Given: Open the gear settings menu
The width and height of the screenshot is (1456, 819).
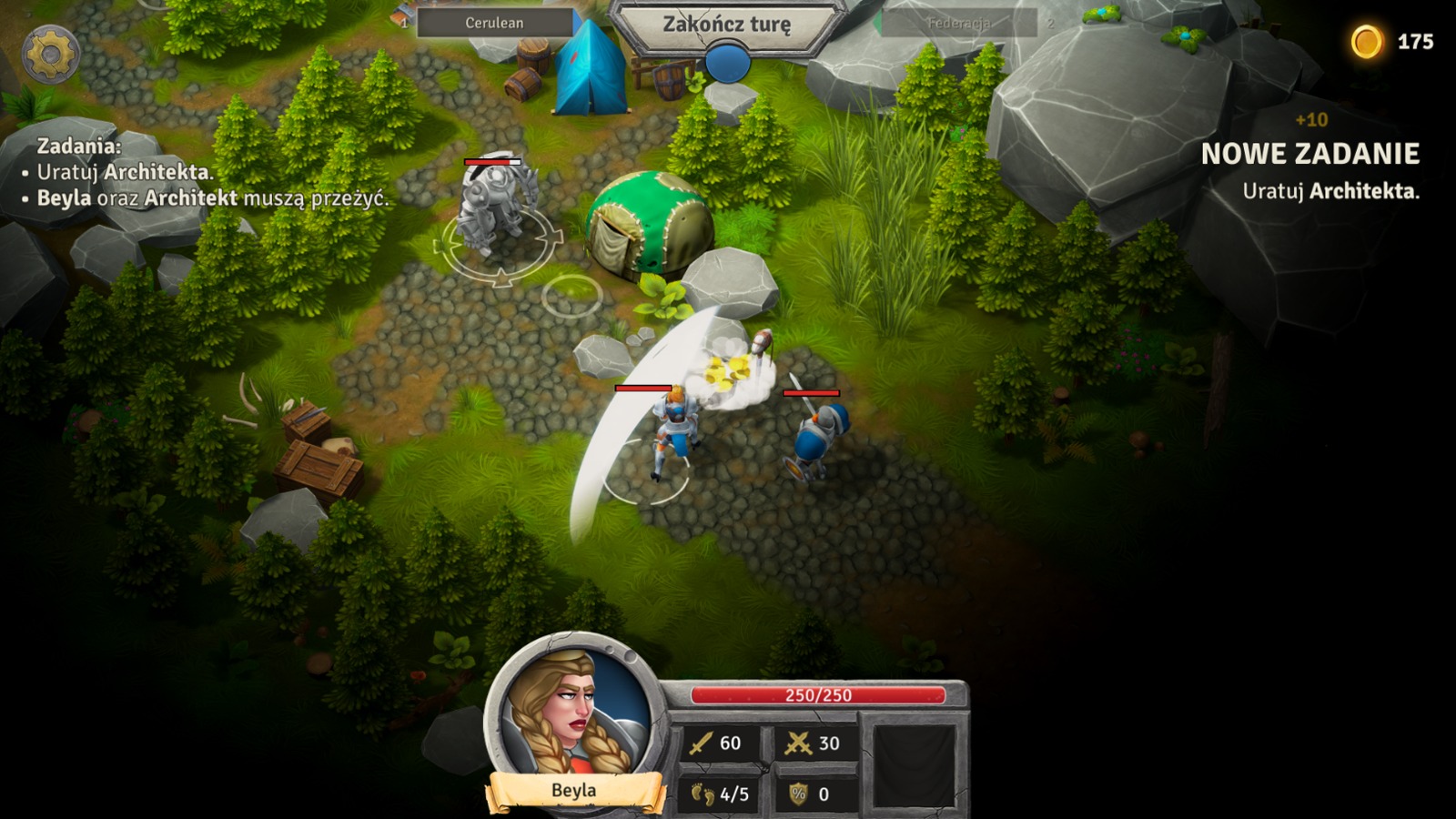Looking at the screenshot, I should pos(50,55).
